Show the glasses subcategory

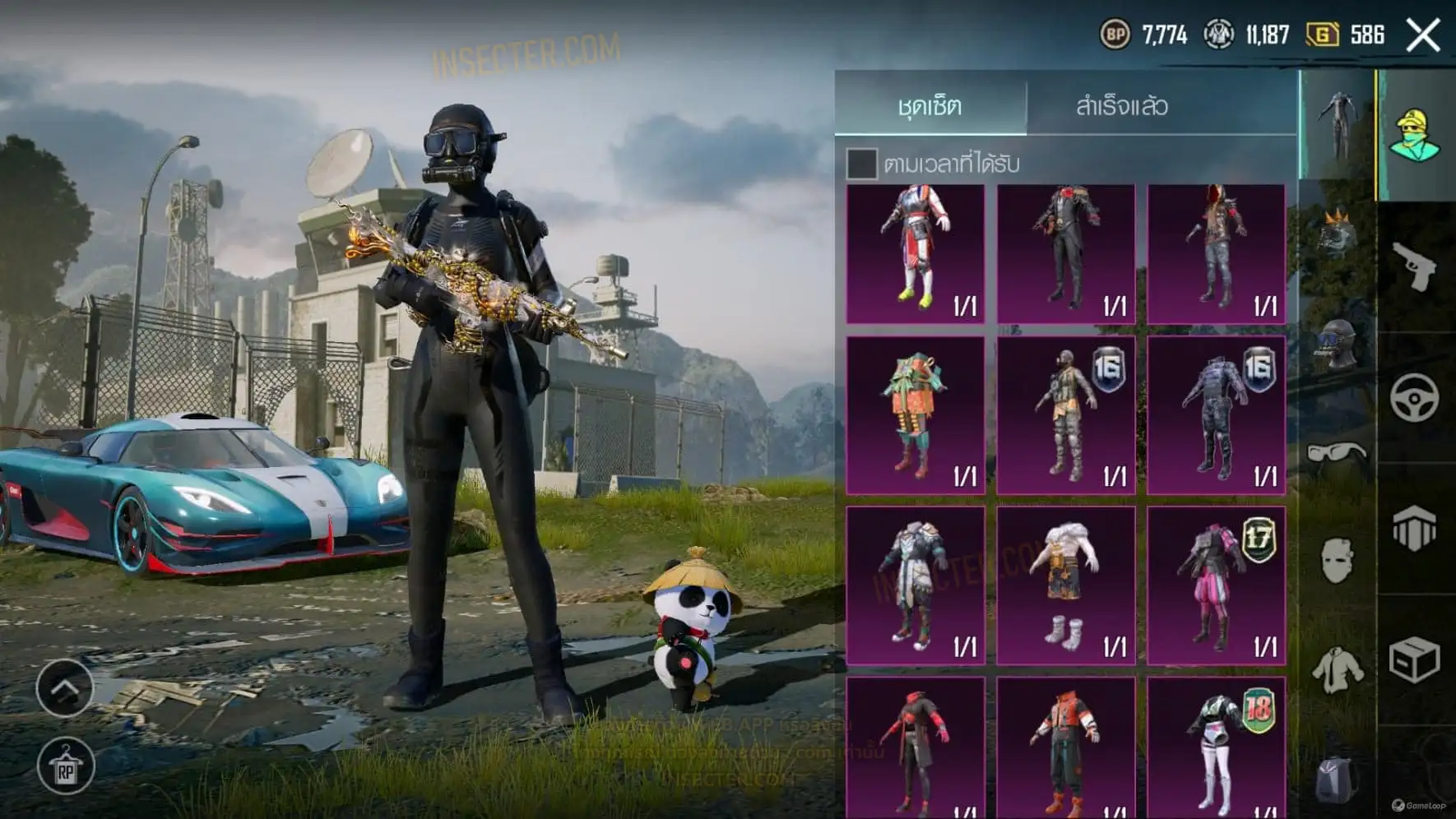point(1337,451)
